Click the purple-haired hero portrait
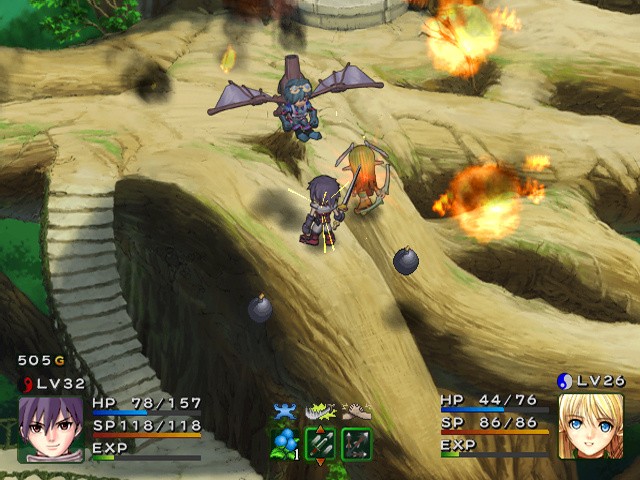640x480 pixels. pos(50,428)
